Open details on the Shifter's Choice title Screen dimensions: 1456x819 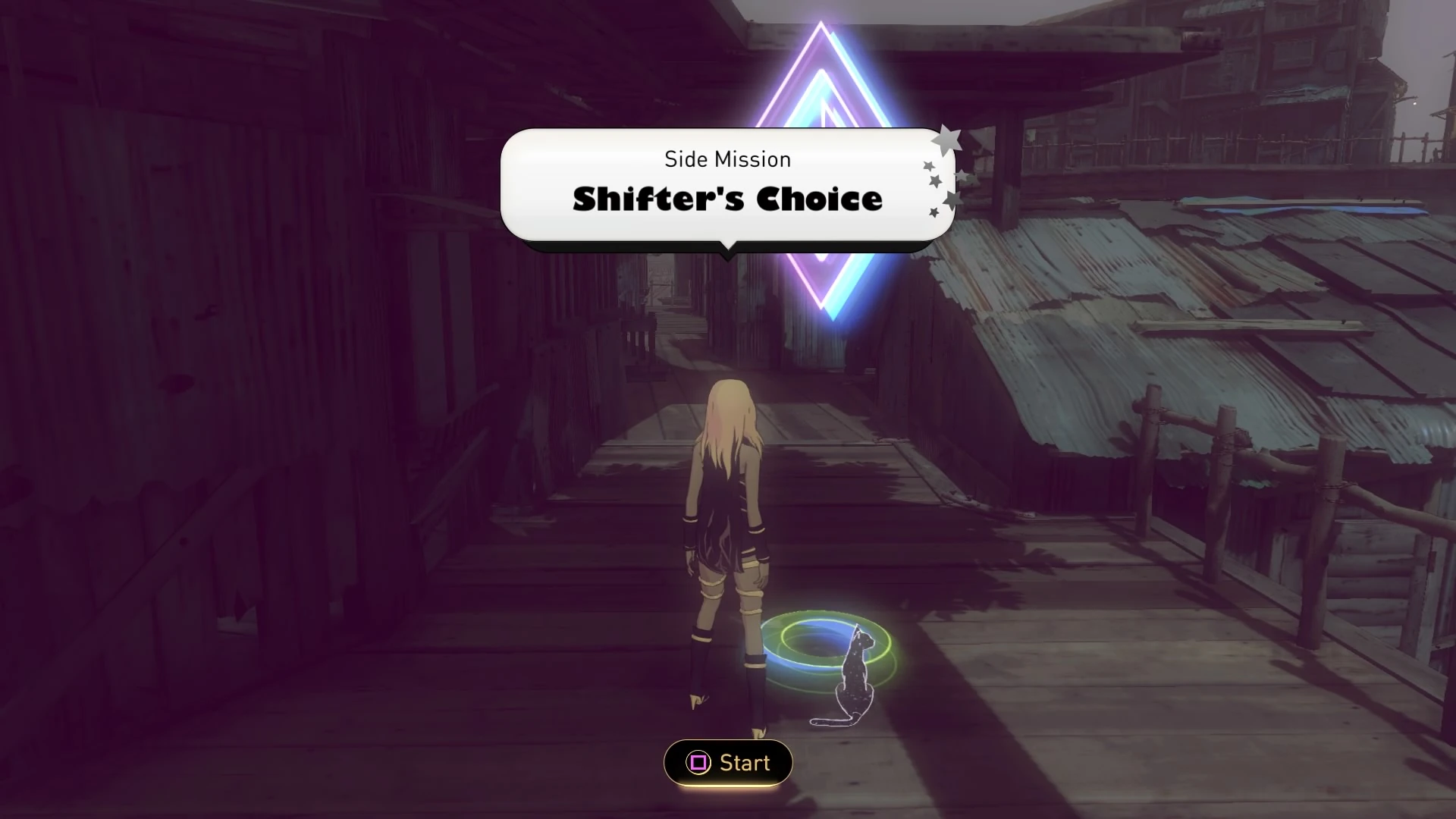point(726,199)
